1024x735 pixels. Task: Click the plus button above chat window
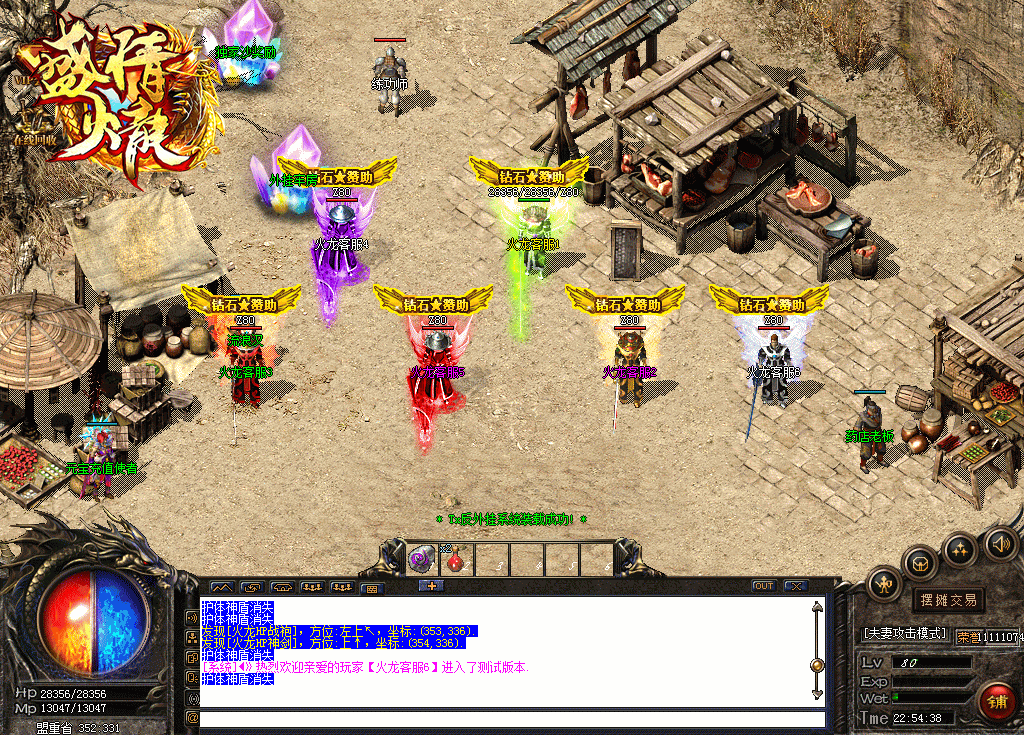click(x=431, y=586)
